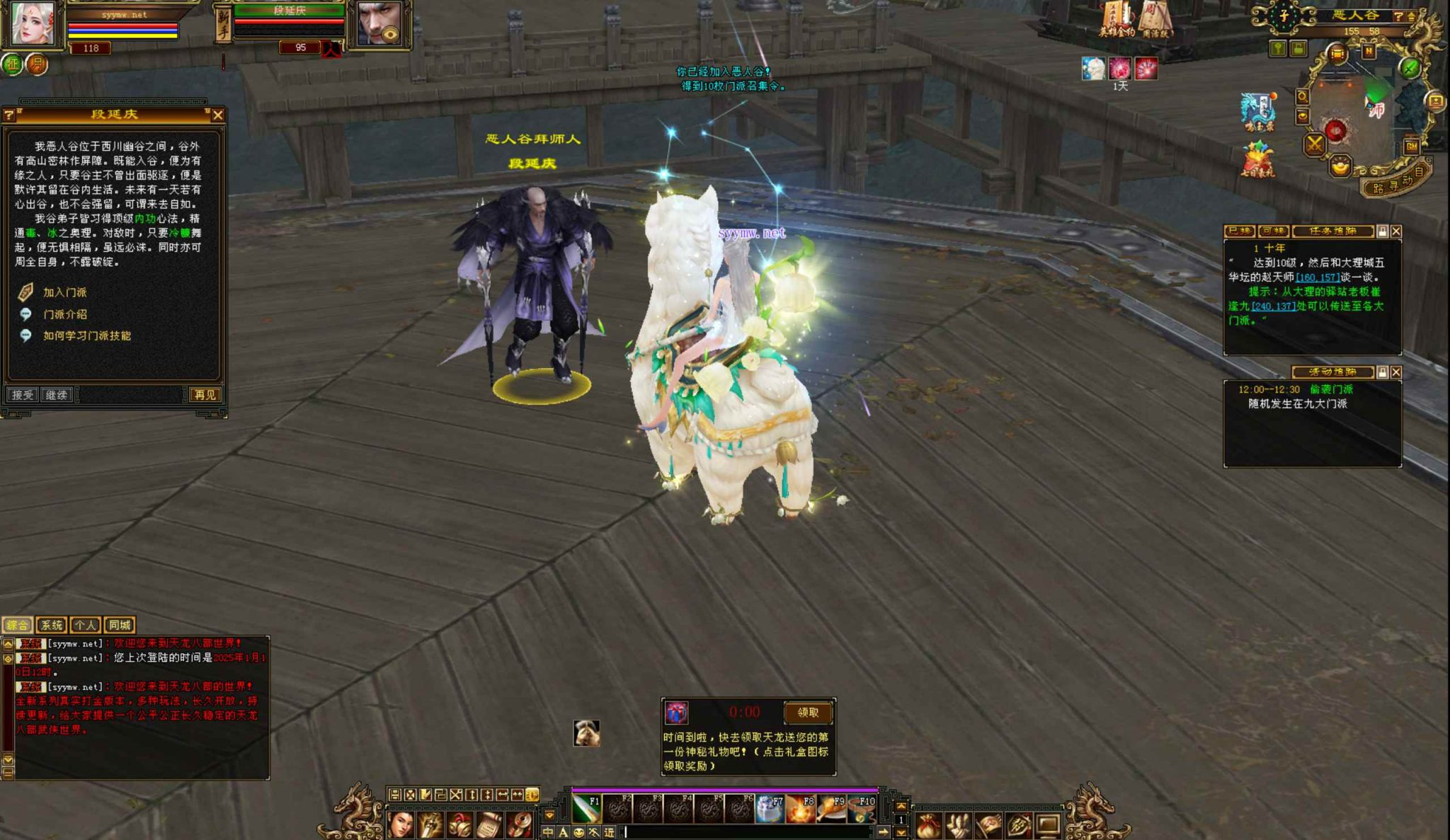Select the 个人 chat tab
This screenshot has height=840, width=1450.
click(x=85, y=625)
